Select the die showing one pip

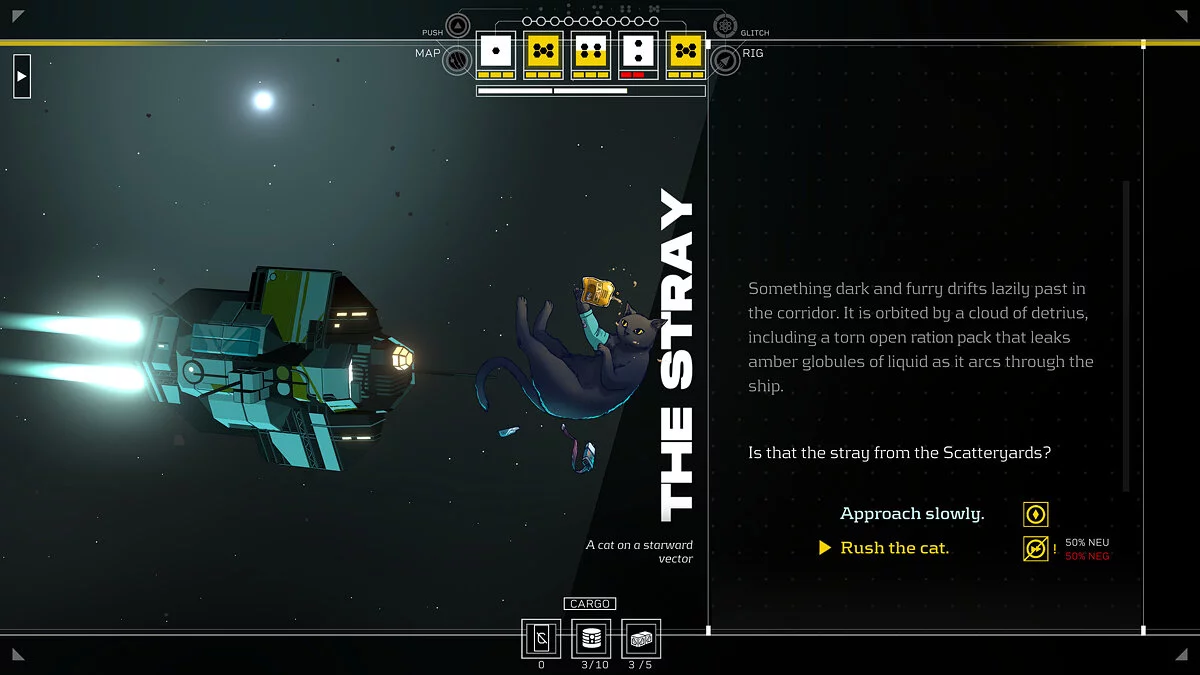pos(496,50)
